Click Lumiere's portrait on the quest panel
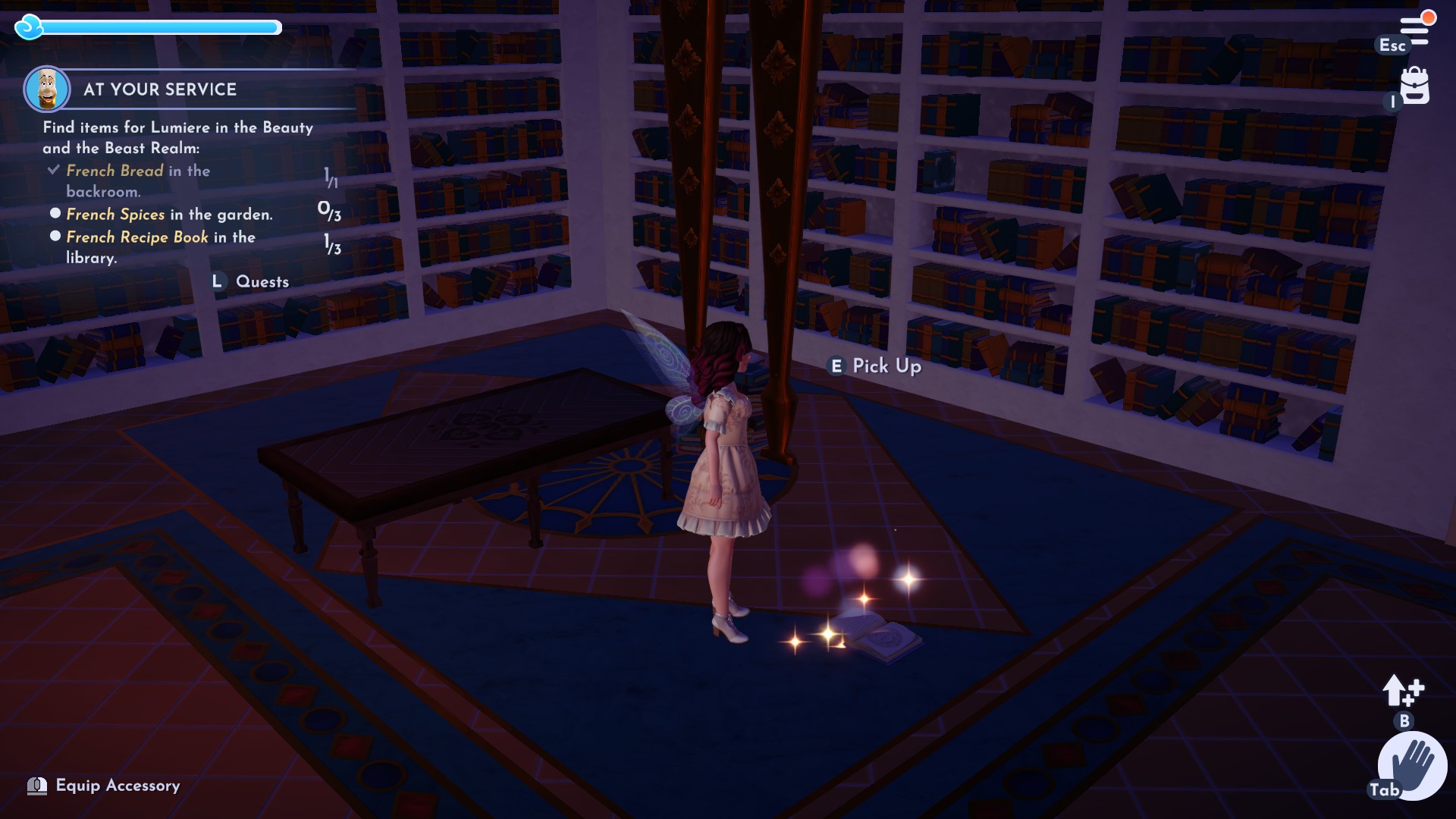The image size is (1456, 819). [47, 87]
